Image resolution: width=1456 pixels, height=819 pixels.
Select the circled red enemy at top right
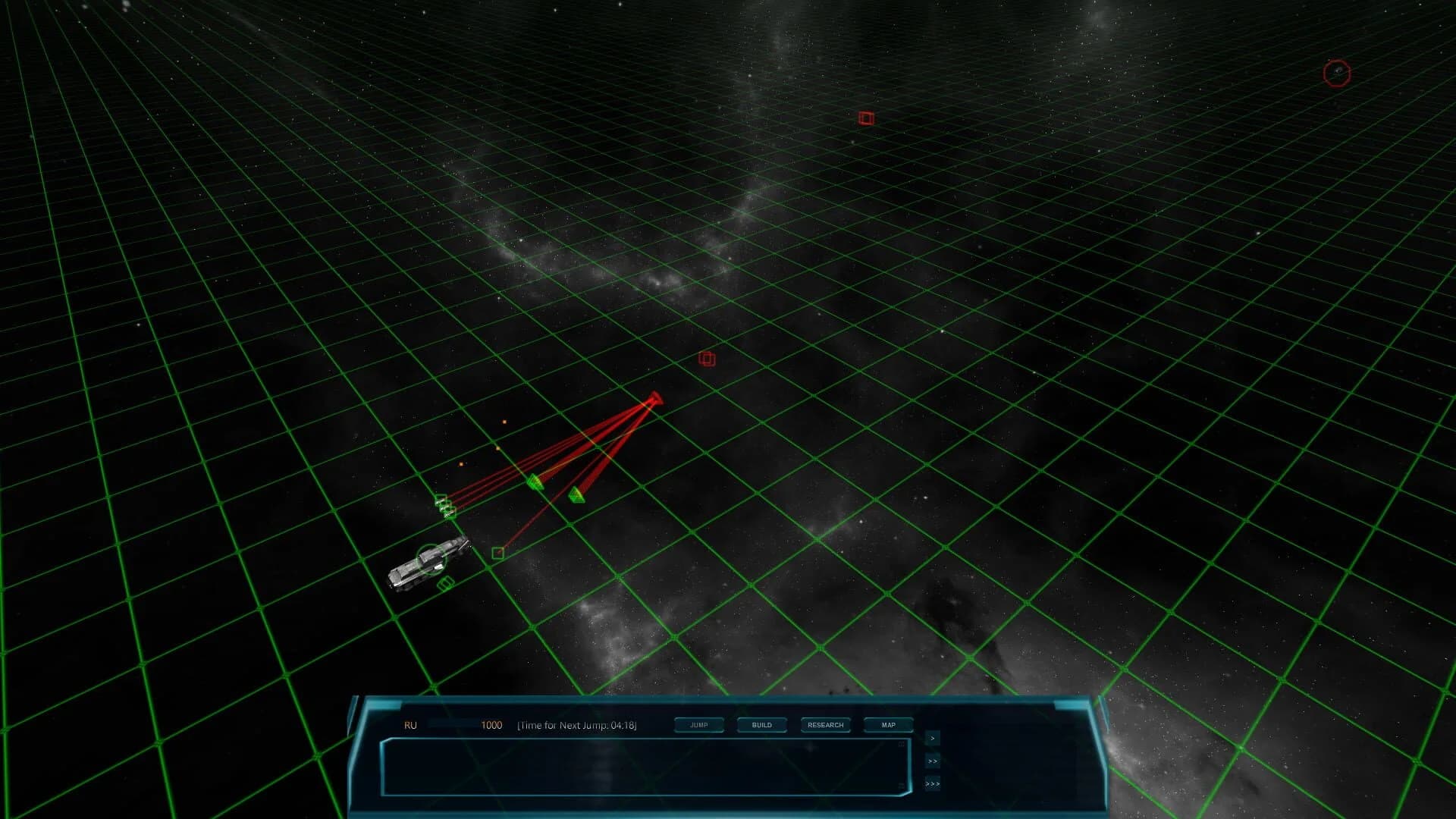coord(1337,72)
